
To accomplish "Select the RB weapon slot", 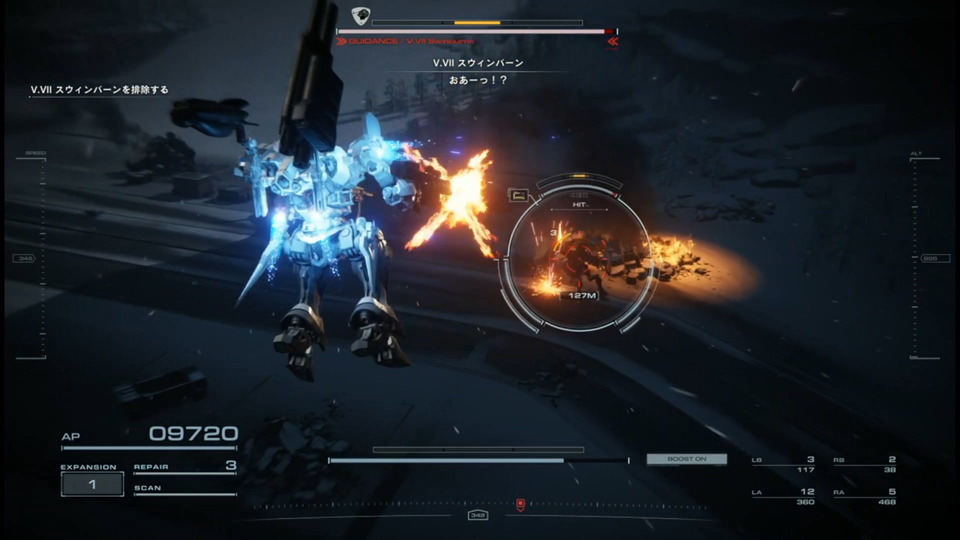I will click(x=866, y=464).
